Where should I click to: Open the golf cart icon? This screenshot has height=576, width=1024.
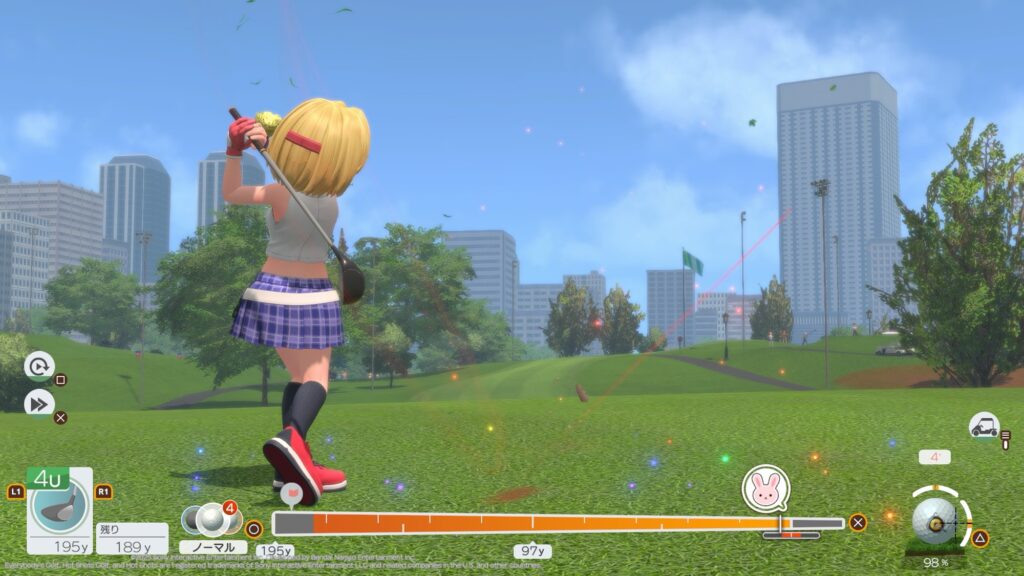click(x=984, y=426)
